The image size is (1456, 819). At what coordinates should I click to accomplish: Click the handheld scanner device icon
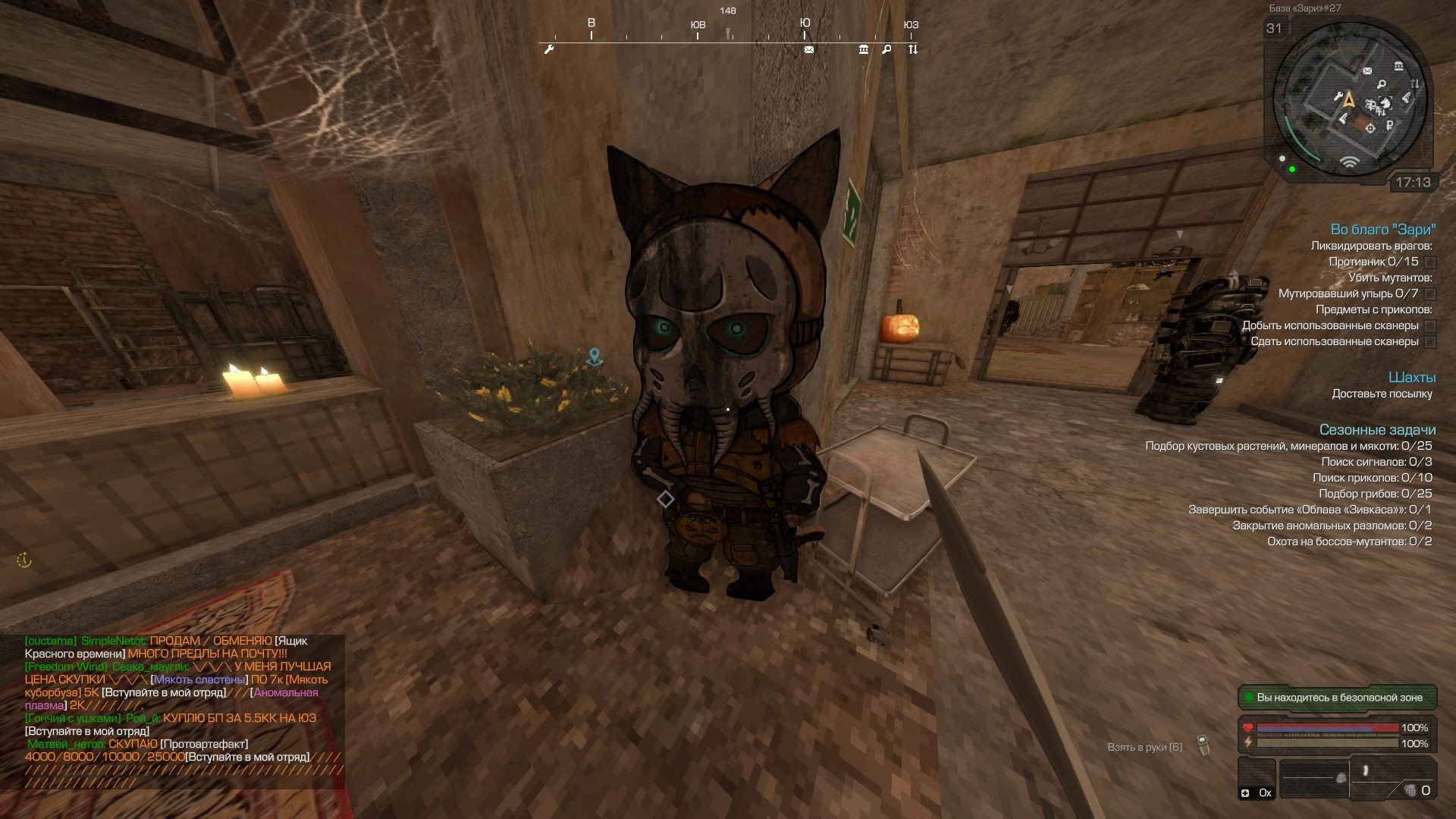[x=1203, y=745]
